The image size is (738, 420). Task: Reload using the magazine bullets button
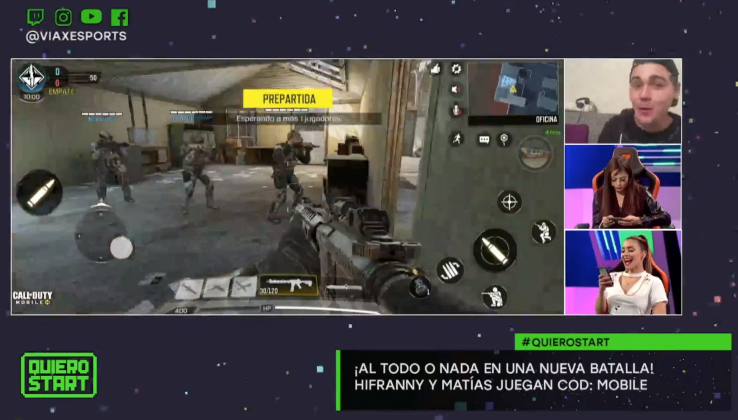[x=450, y=269]
